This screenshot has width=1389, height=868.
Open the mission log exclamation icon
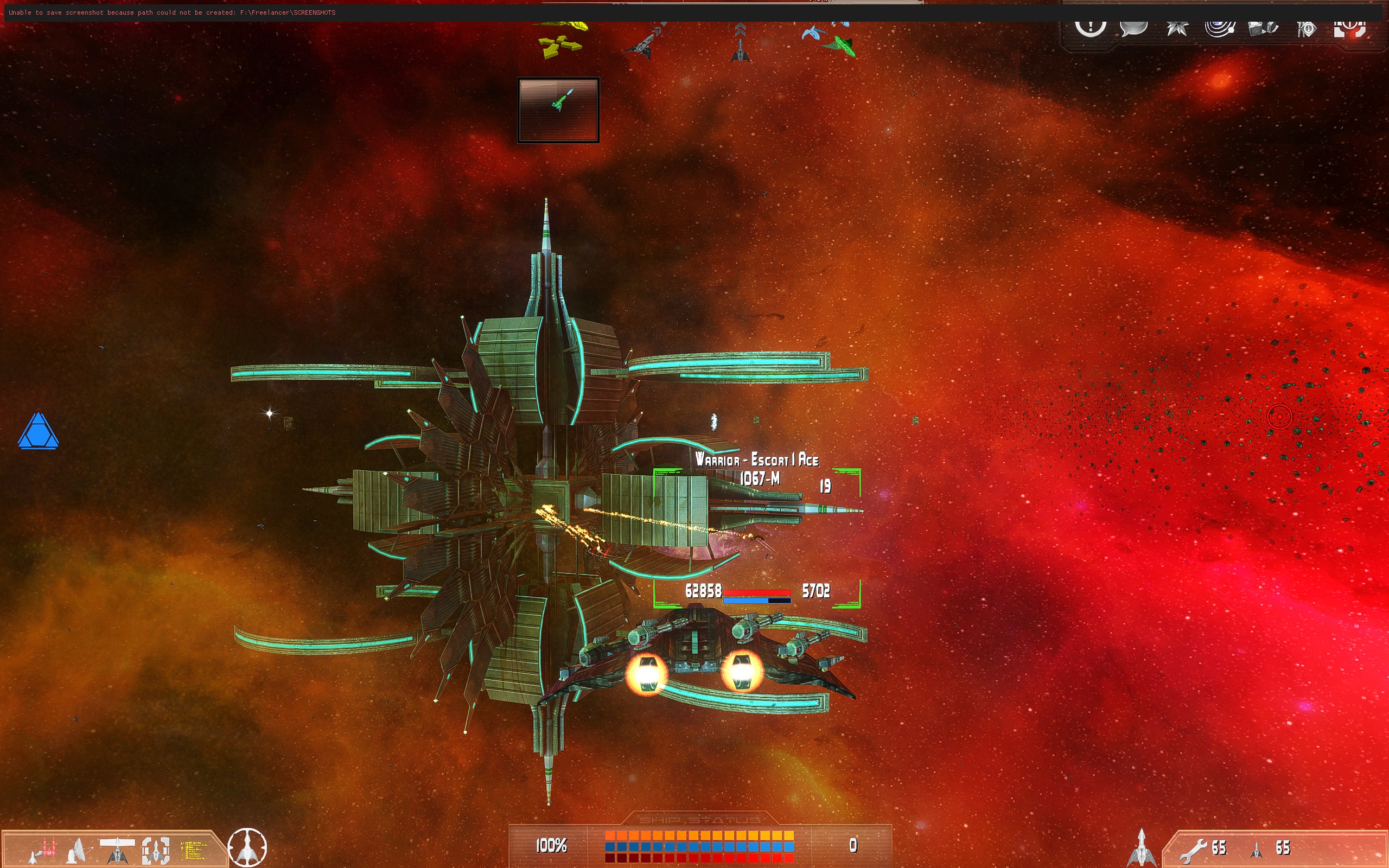[x=1090, y=27]
